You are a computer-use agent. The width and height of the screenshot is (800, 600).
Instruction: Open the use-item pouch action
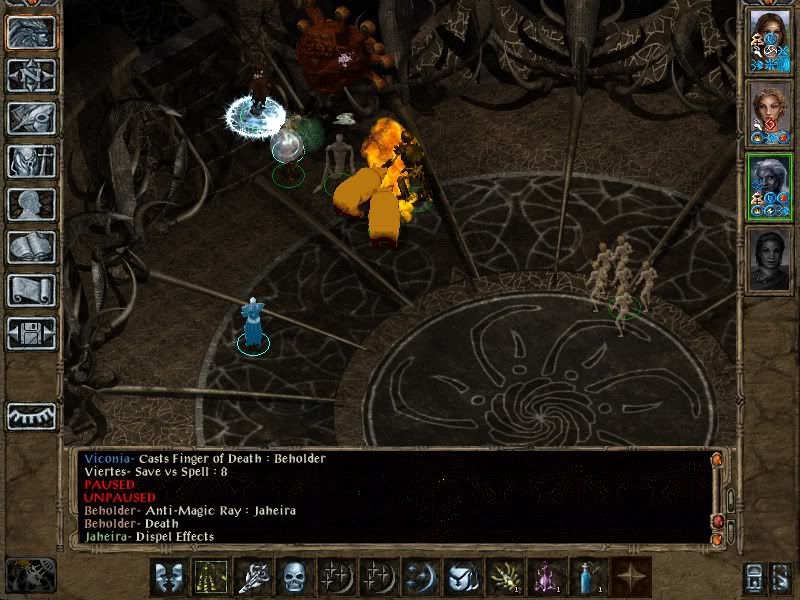coord(461,577)
